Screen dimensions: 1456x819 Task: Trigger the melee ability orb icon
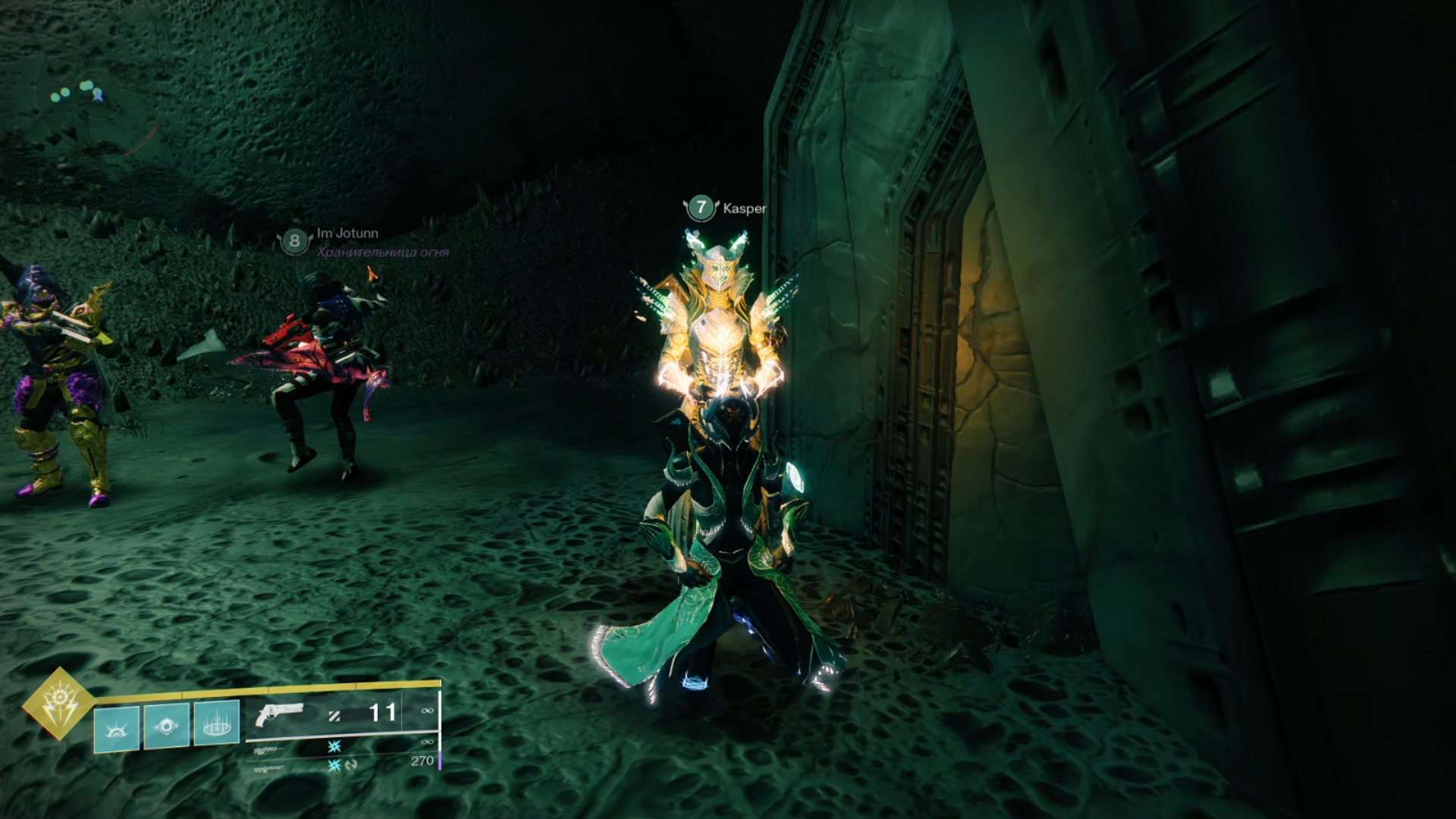[x=167, y=726]
